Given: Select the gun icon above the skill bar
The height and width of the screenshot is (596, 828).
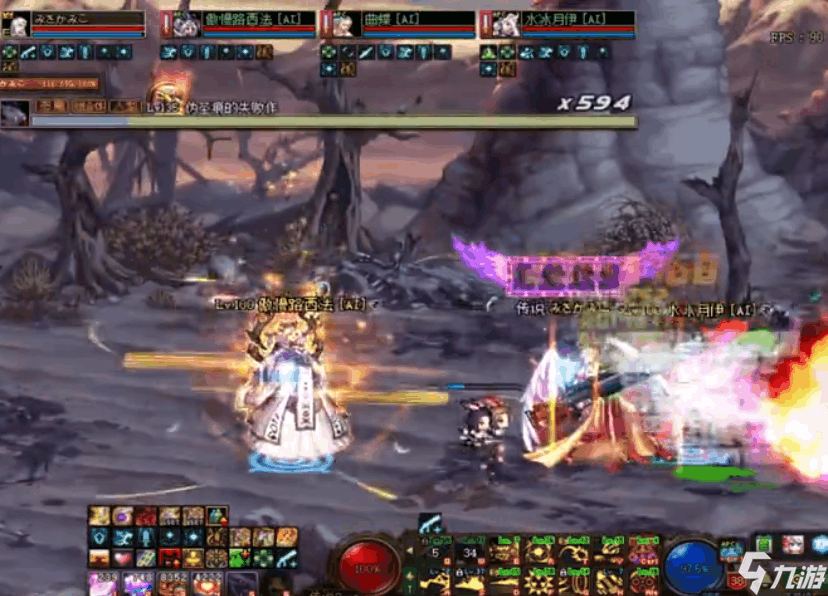Looking at the screenshot, I should coord(431,523).
